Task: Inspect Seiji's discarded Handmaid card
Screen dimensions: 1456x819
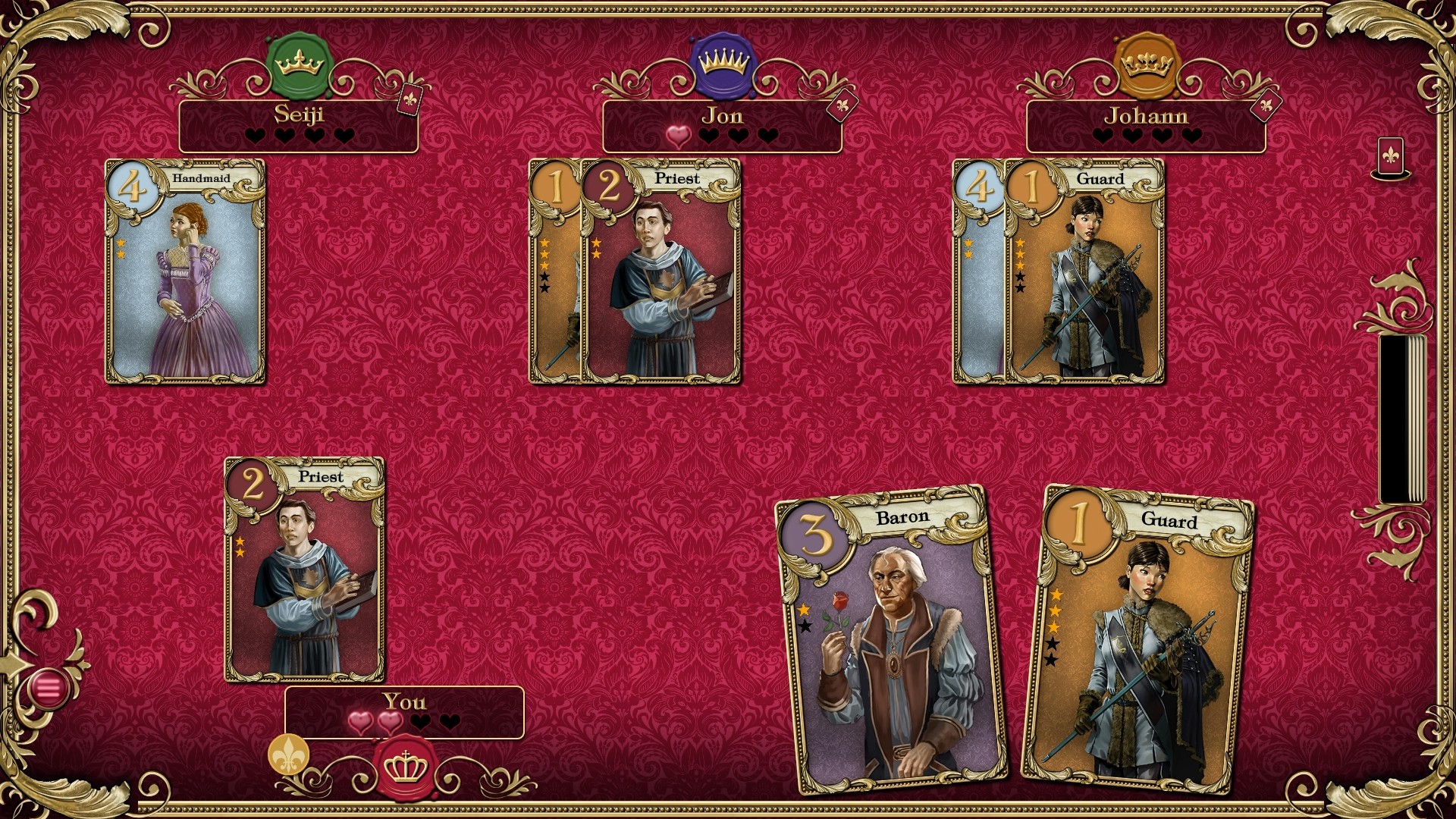Action: 185,271
